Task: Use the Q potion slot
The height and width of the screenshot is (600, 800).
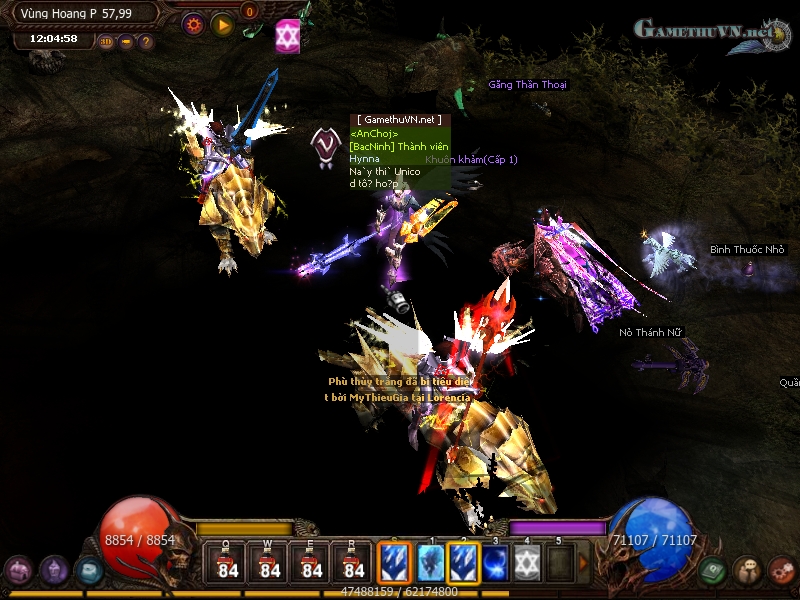Action: pyautogui.click(x=228, y=562)
